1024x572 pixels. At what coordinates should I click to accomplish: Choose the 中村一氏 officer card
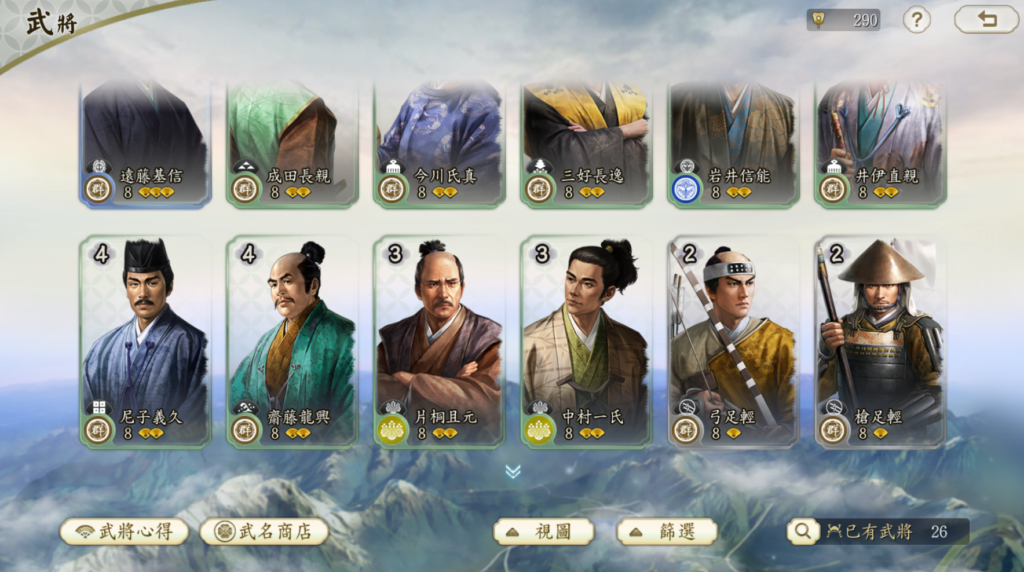(x=586, y=340)
